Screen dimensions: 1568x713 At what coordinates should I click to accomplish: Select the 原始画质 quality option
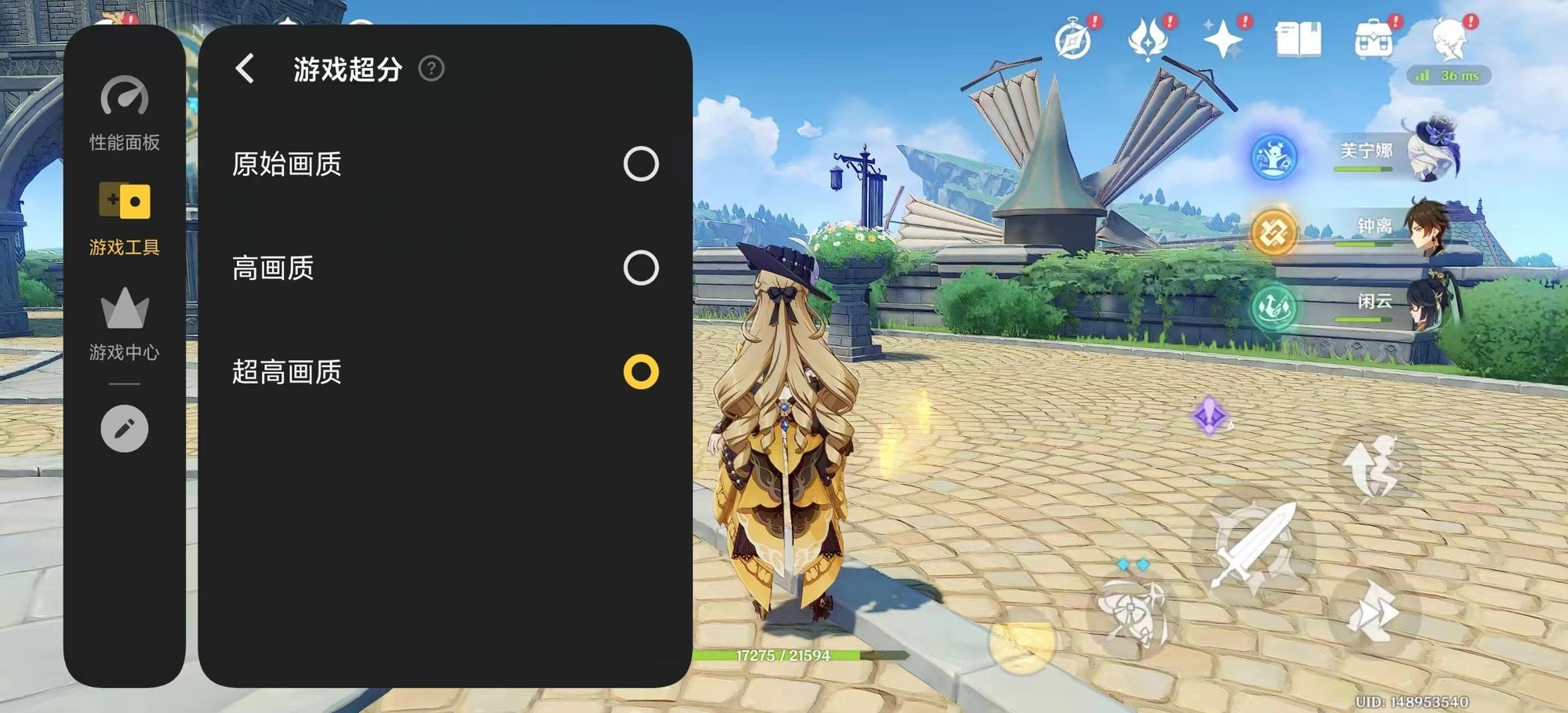pyautogui.click(x=641, y=165)
